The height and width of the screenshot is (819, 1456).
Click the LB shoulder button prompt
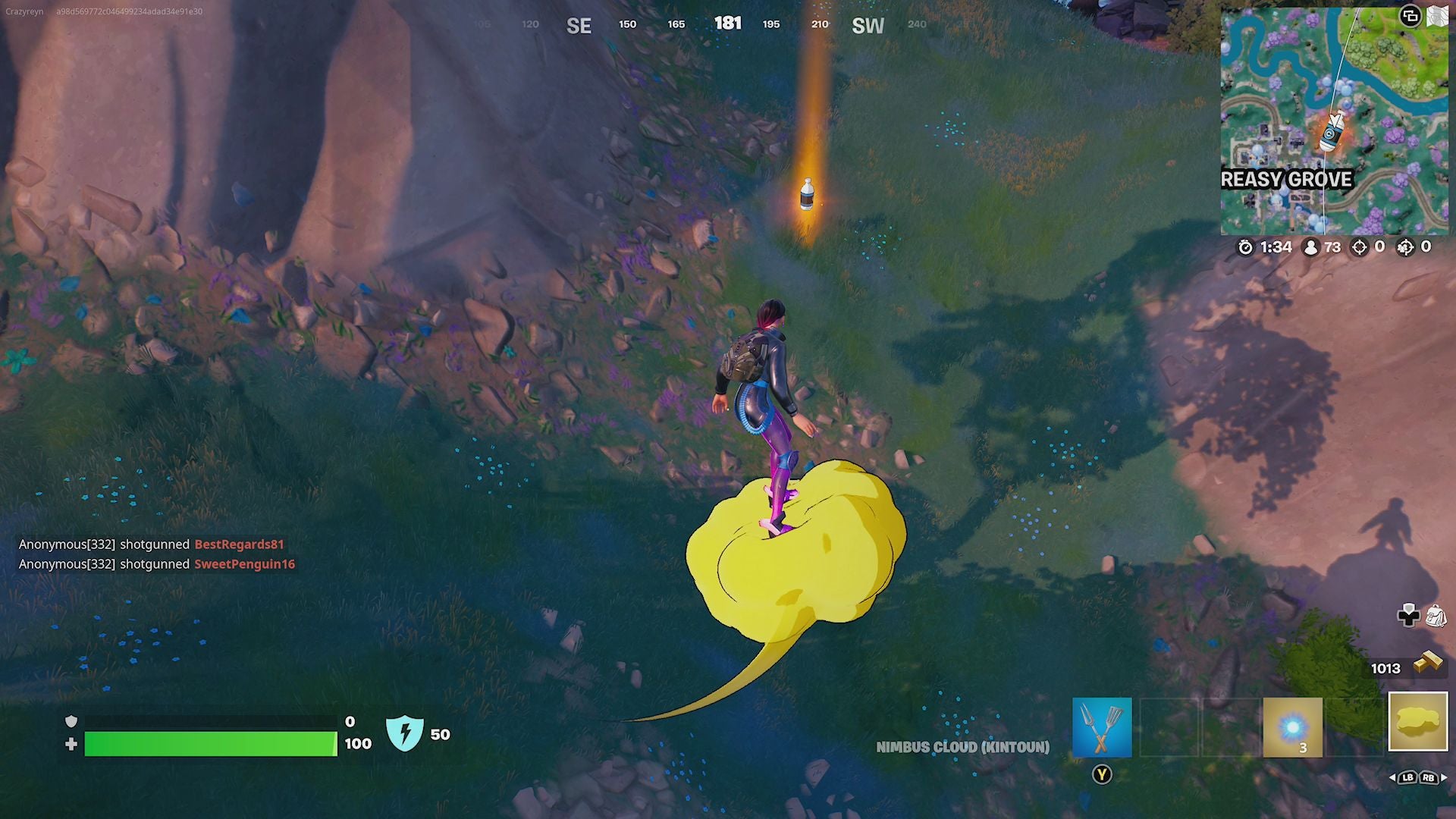[x=1407, y=778]
